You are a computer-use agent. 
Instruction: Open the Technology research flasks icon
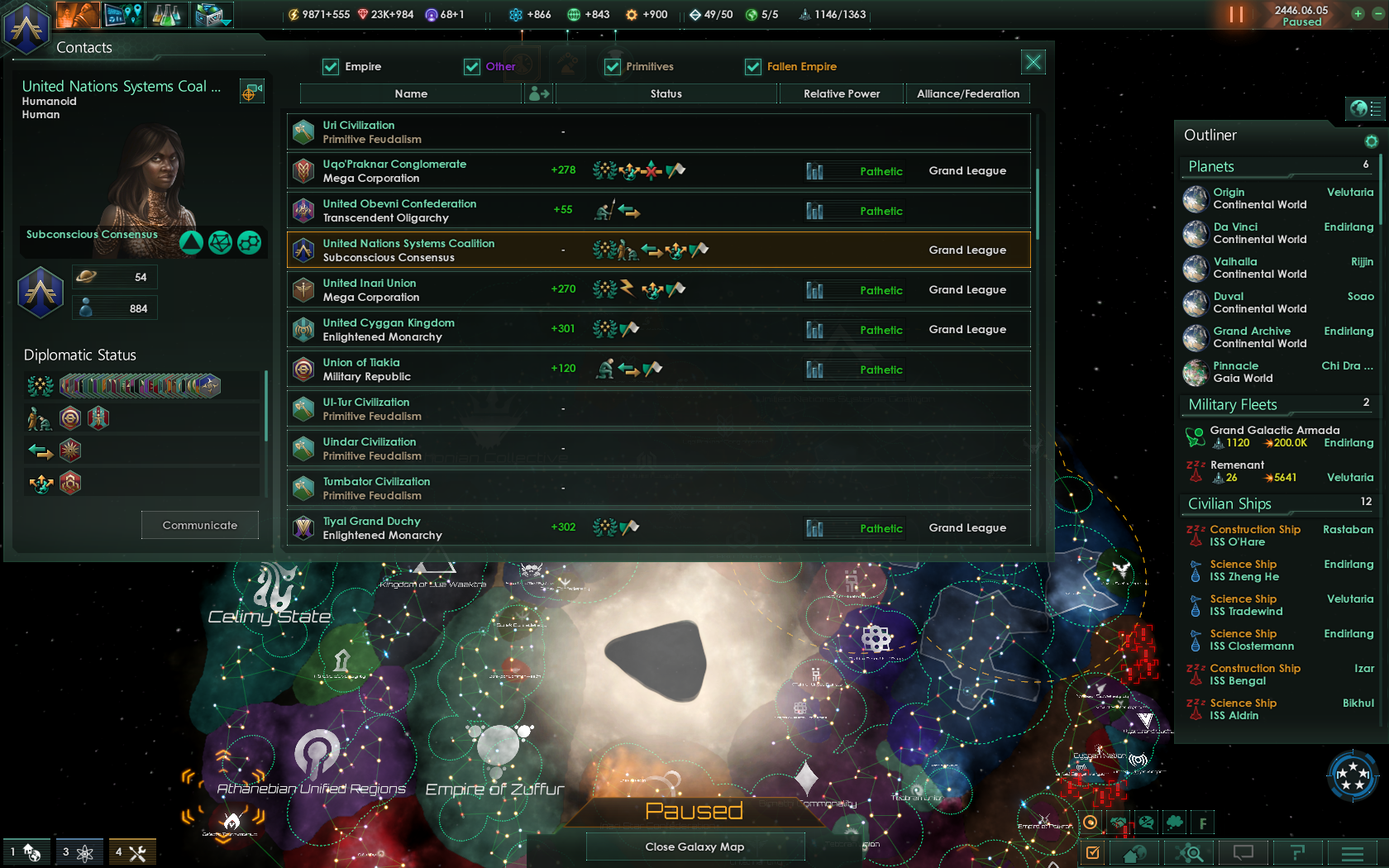[x=167, y=14]
